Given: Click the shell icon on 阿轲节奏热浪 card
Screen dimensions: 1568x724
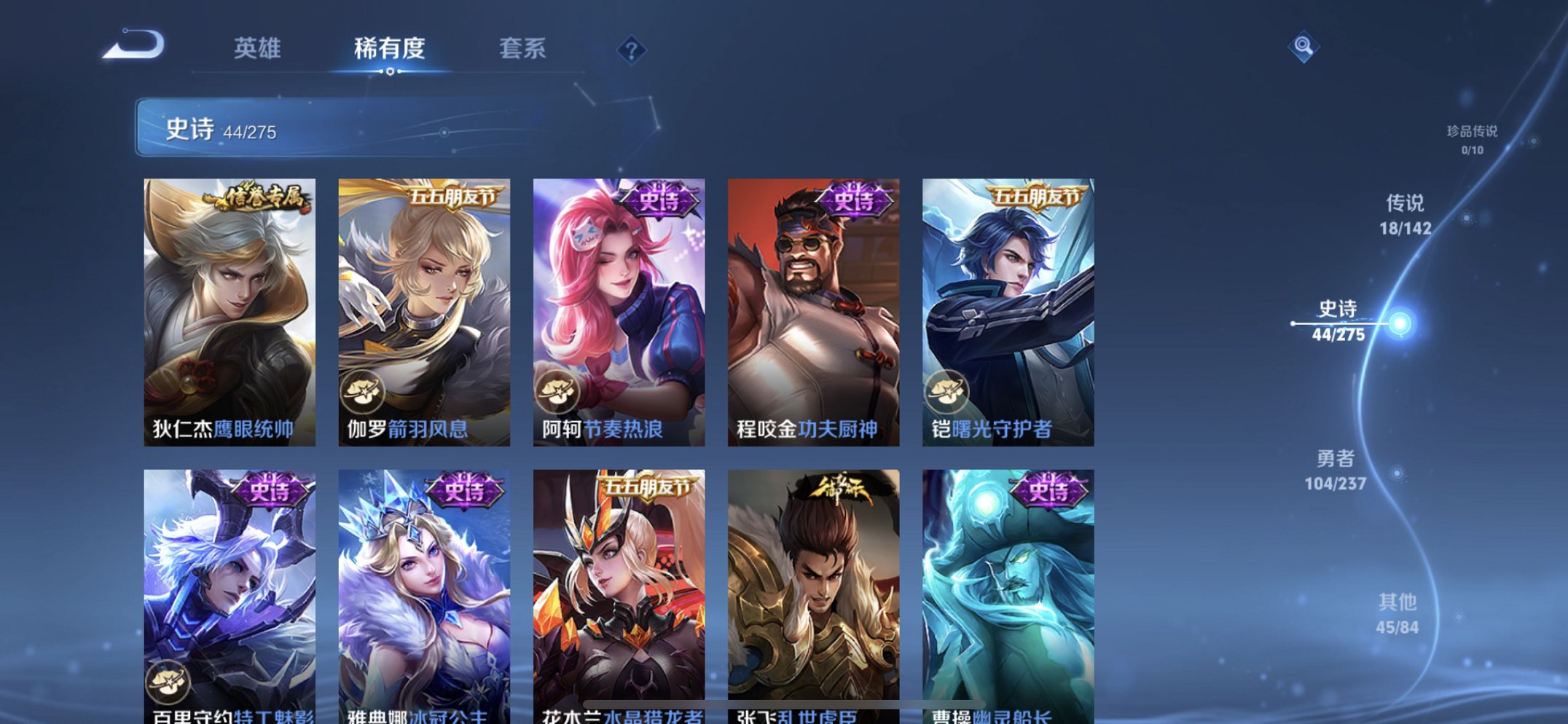Looking at the screenshot, I should pyautogui.click(x=561, y=394).
